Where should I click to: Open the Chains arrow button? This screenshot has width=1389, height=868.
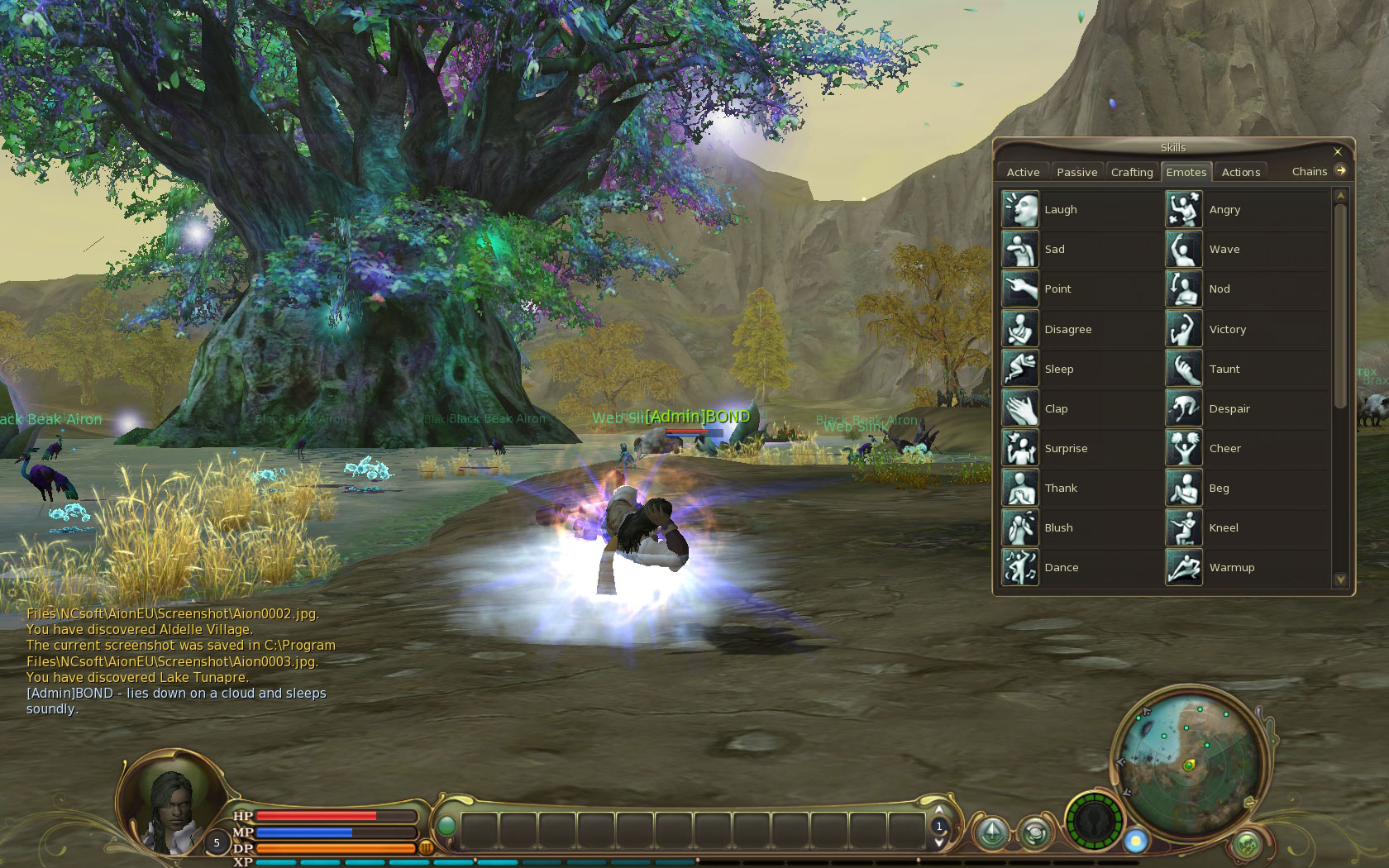point(1340,171)
